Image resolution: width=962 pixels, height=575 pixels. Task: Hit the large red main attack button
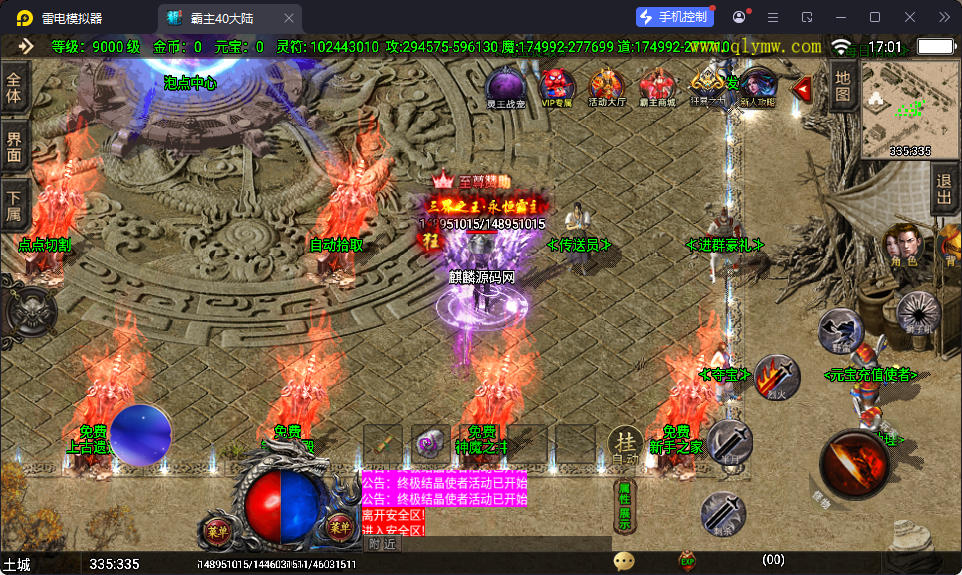pos(854,465)
